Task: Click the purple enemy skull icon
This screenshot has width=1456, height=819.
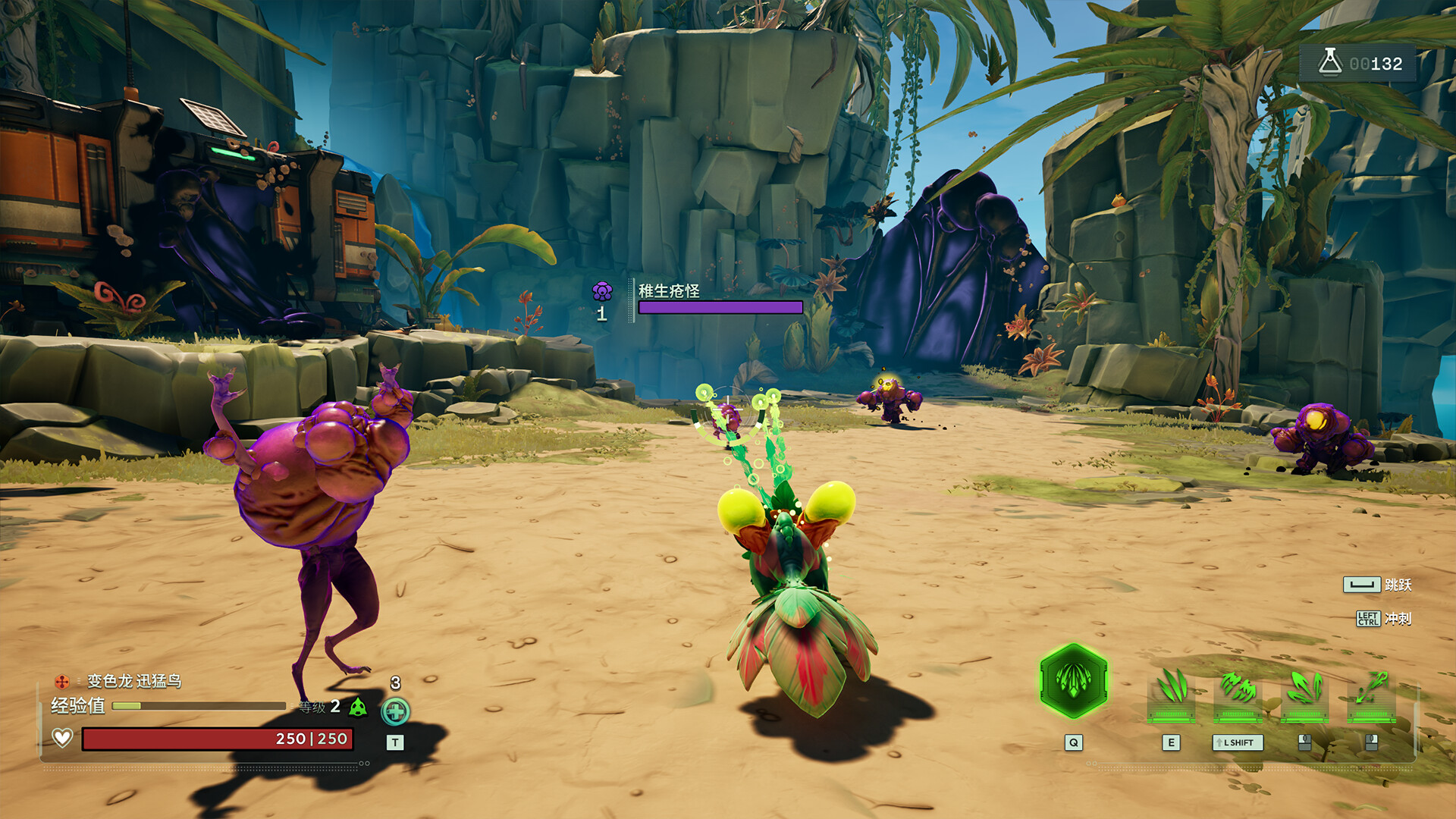Action: [602, 291]
